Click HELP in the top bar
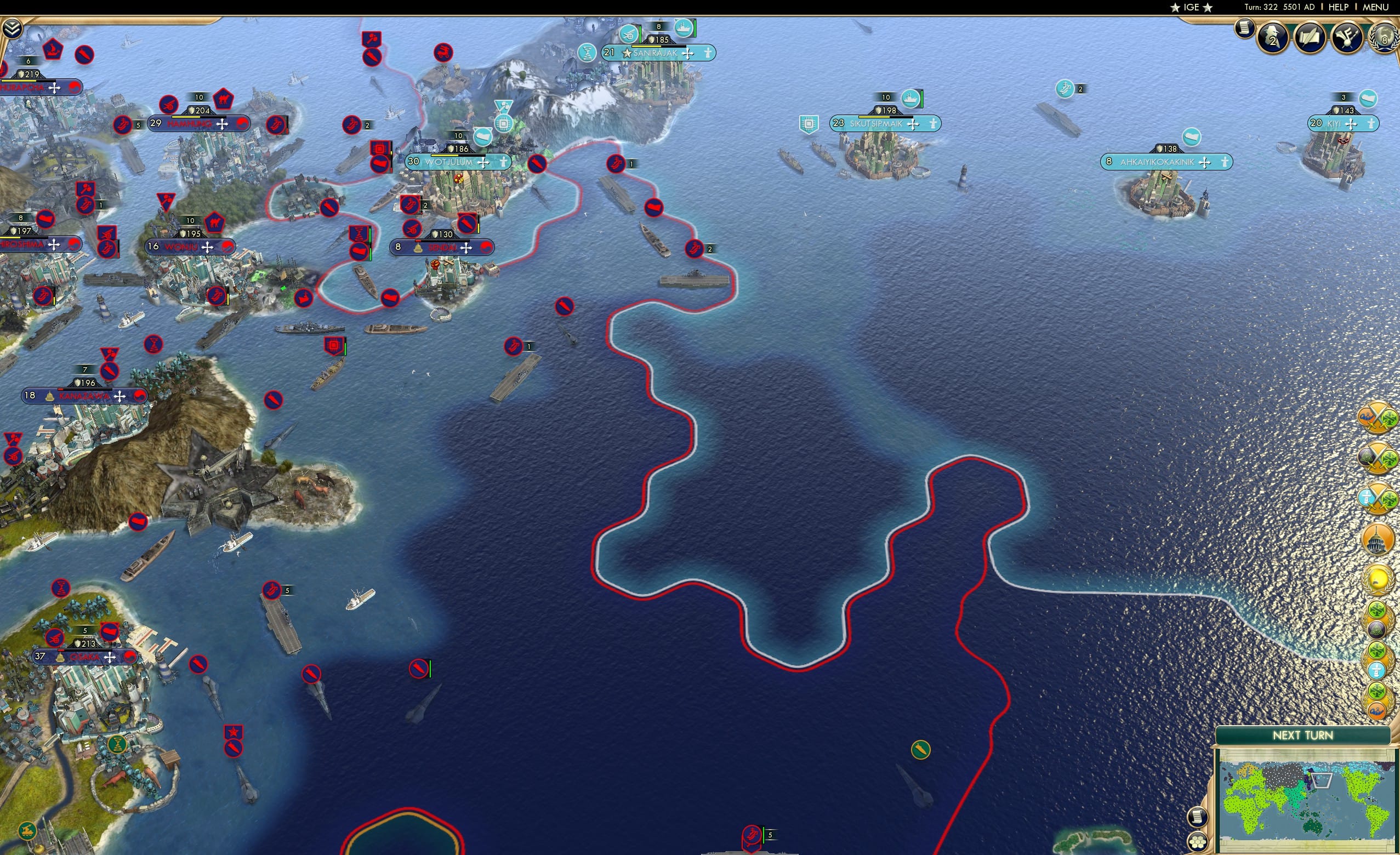Screen dimensions: 1400x855 (1339, 7)
